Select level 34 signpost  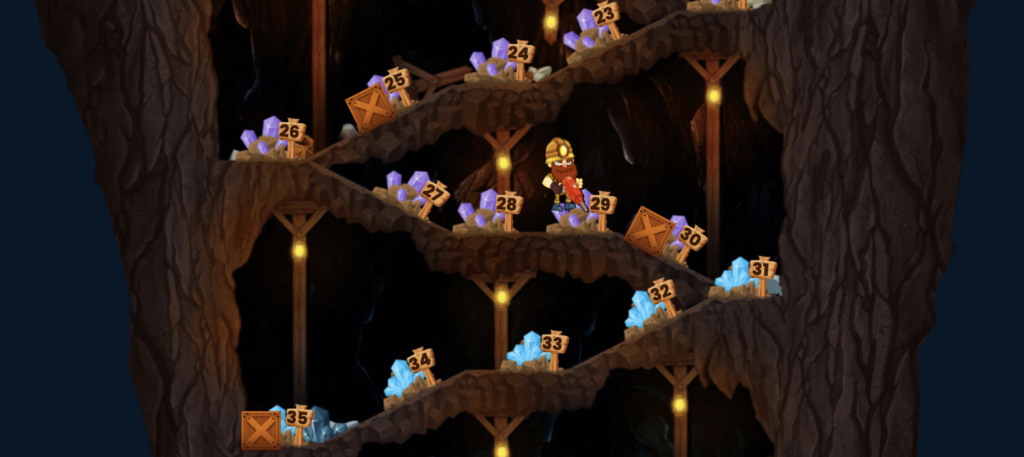click(x=421, y=360)
